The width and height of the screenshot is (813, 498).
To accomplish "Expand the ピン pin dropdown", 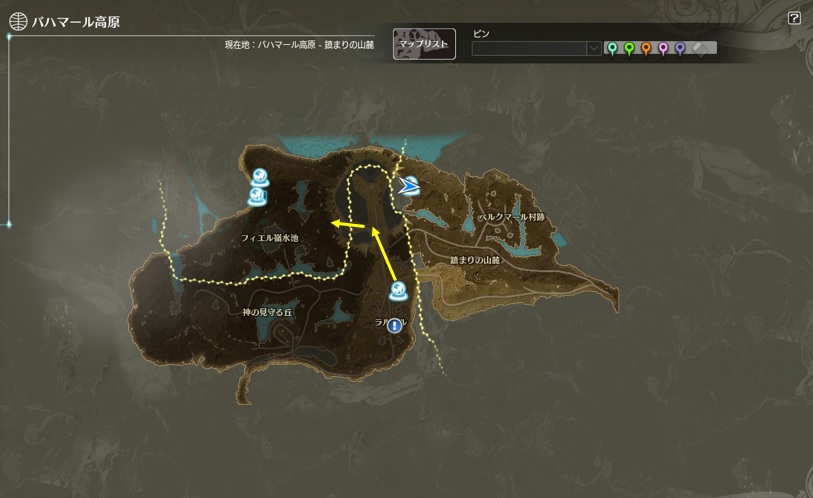I will (594, 48).
